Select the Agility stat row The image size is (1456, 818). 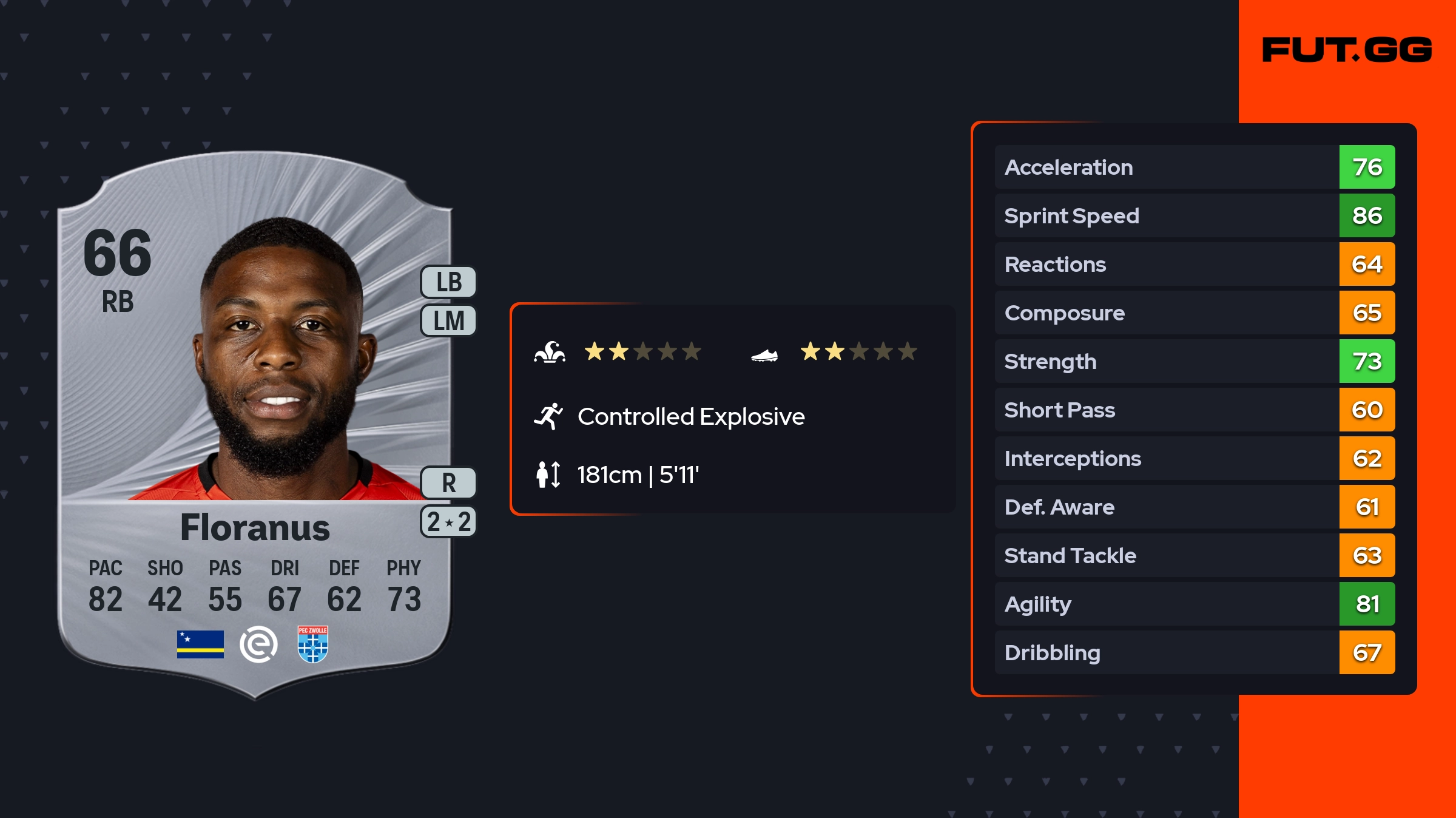pos(1194,604)
